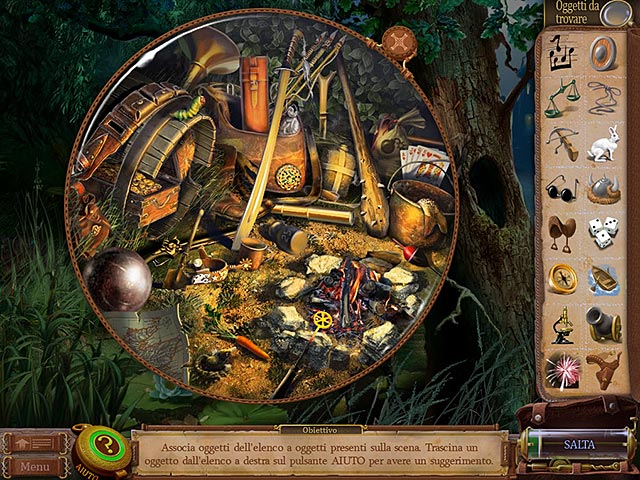Choose the black cannon item
This screenshot has height=480, width=640.
[603, 322]
